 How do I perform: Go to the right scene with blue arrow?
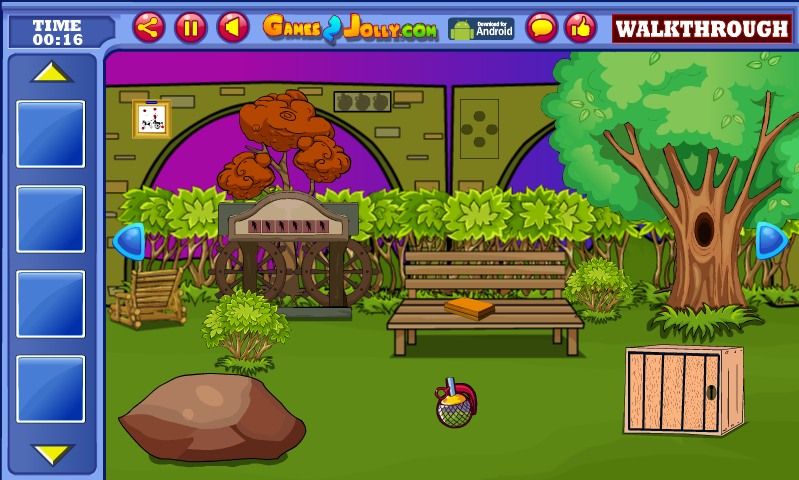770,240
